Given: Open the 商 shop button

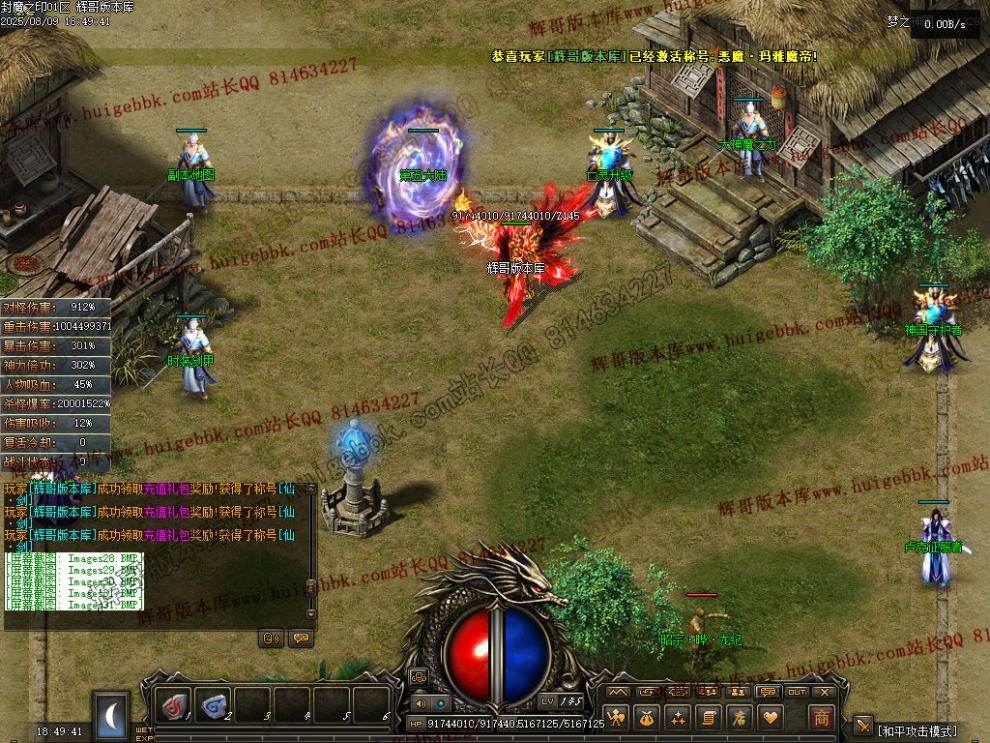Looking at the screenshot, I should 821,717.
